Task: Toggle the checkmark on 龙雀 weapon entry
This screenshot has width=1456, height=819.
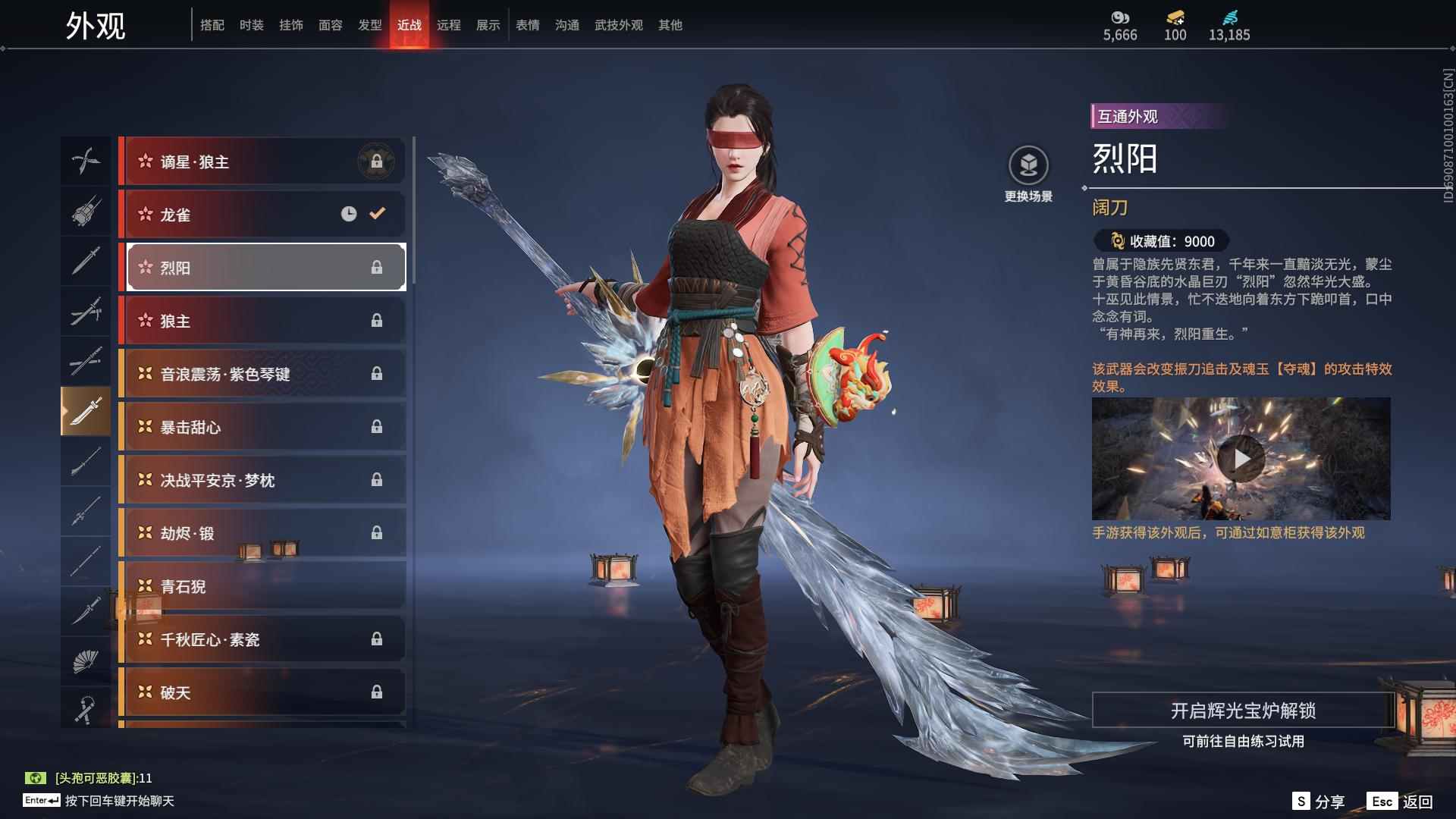Action: tap(377, 214)
